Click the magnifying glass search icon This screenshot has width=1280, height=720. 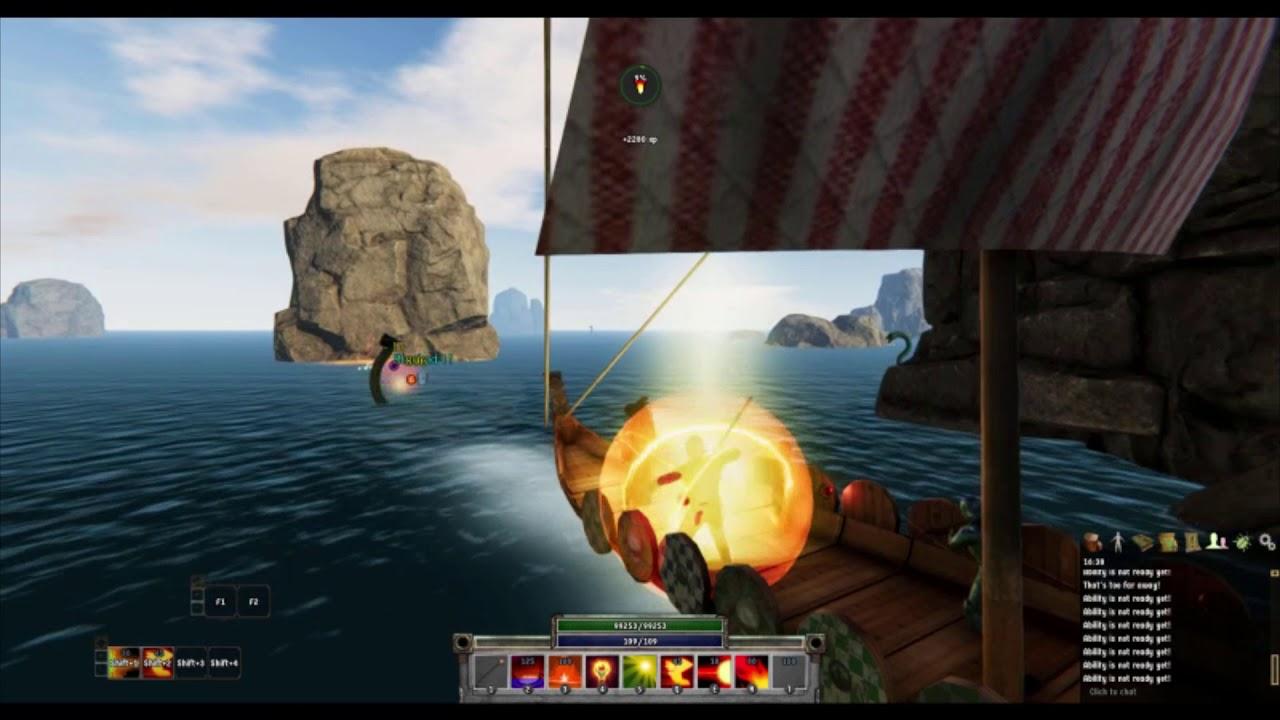[x=1264, y=541]
